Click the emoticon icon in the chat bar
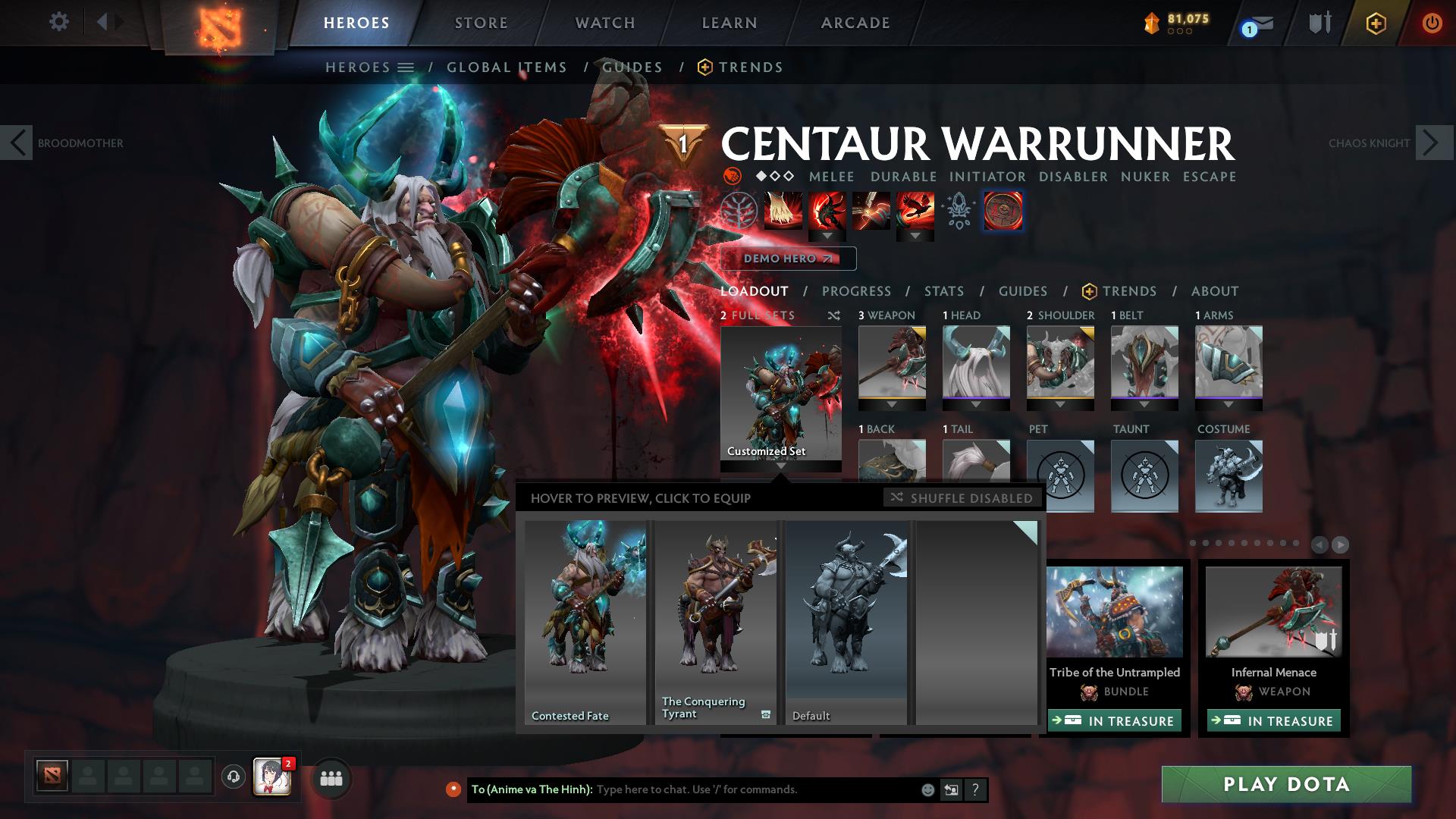This screenshot has height=819, width=1456. pos(928,789)
